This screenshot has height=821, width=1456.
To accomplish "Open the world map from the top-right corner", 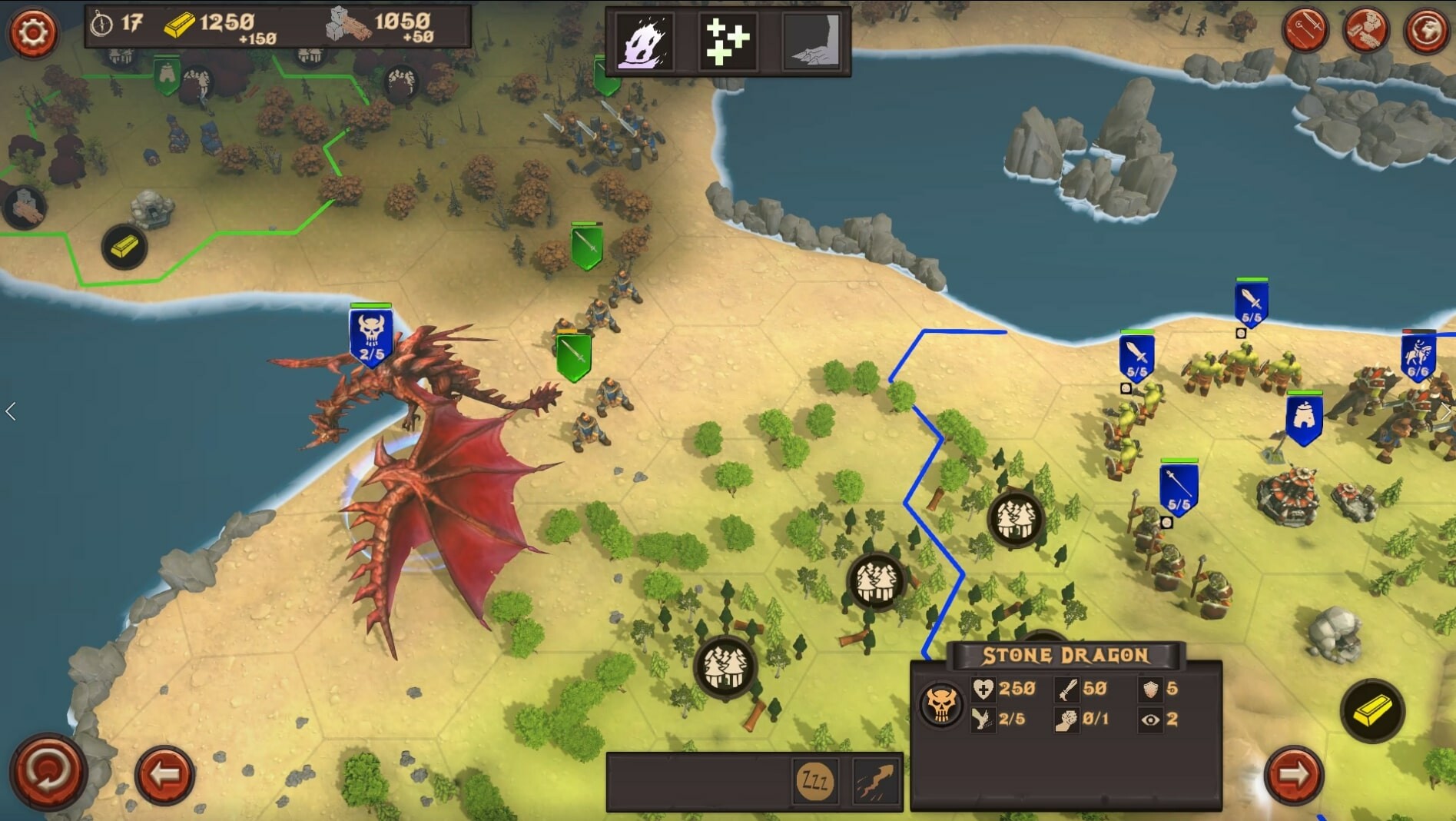I will 1425,29.
